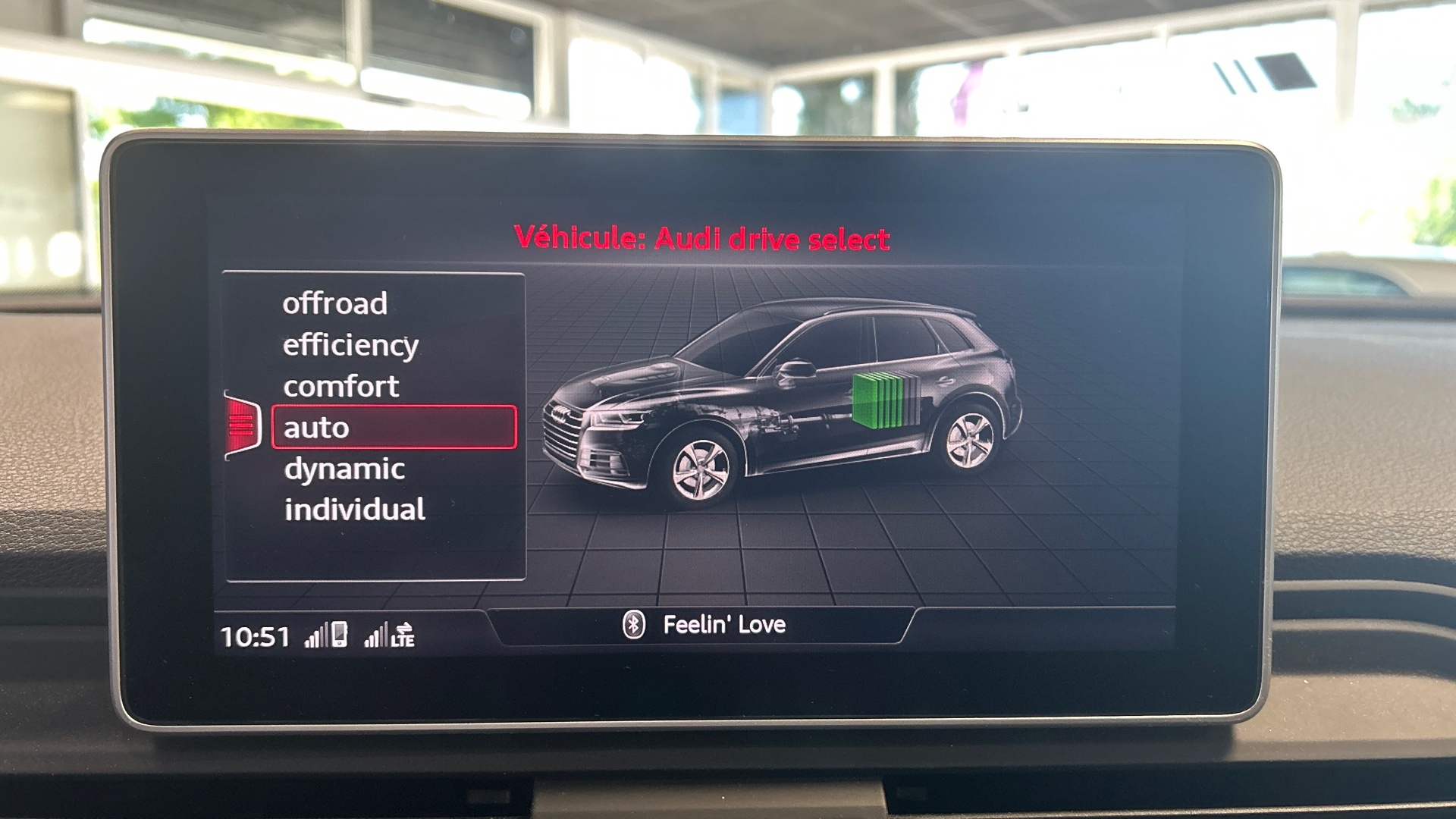Activate the dynamic drive mode
Image resolution: width=1456 pixels, height=819 pixels.
tap(344, 469)
